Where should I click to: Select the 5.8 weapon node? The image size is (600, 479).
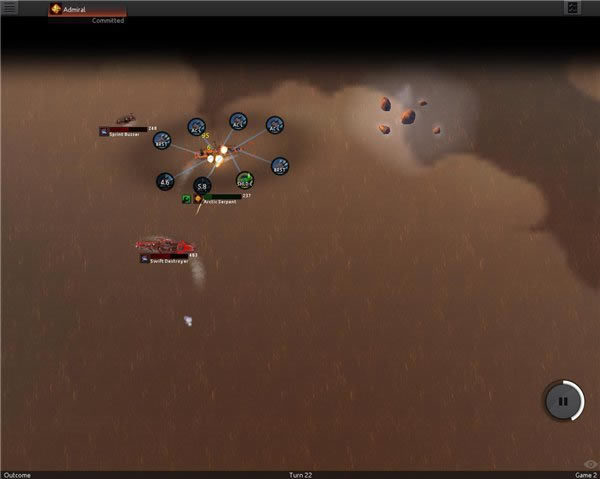(x=202, y=186)
